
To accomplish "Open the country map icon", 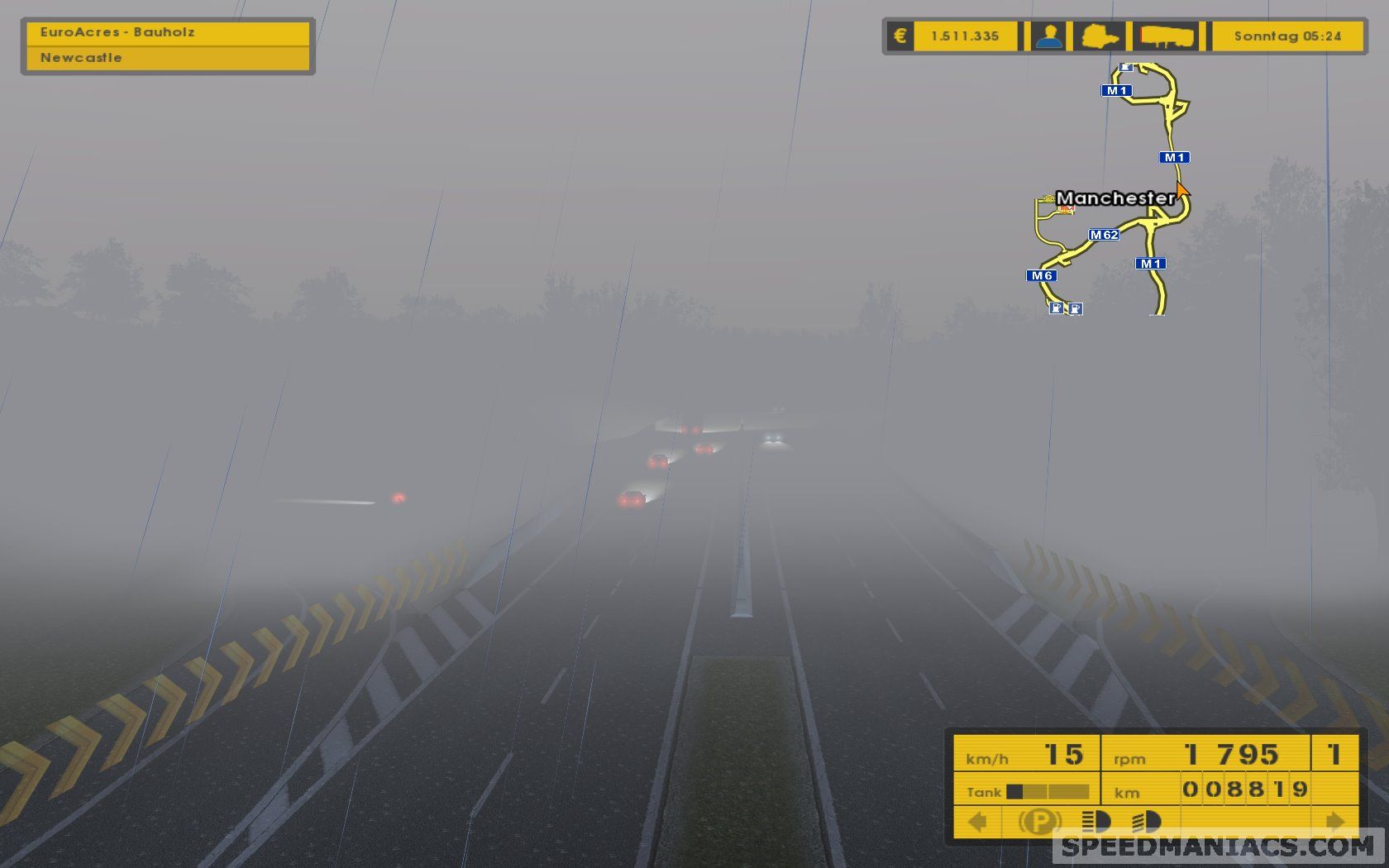I will (x=1100, y=36).
